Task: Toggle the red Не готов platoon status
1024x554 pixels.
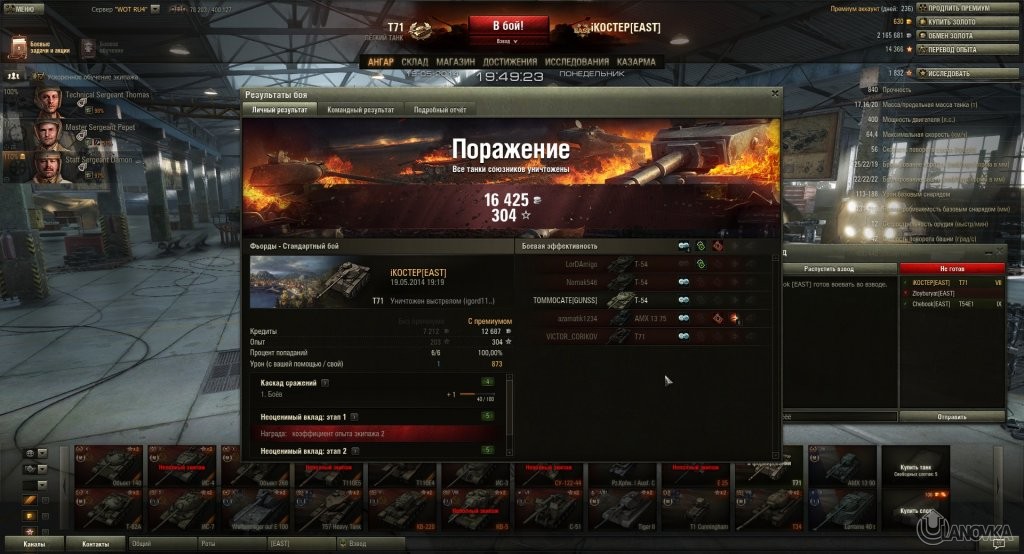Action: point(951,268)
